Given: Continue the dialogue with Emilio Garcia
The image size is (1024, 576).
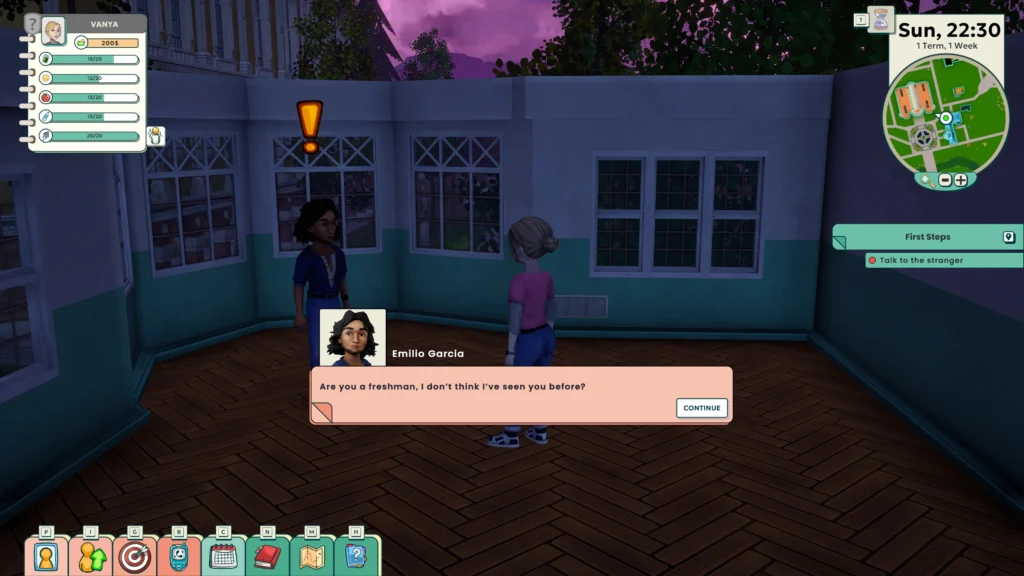Looking at the screenshot, I should pyautogui.click(x=702, y=408).
